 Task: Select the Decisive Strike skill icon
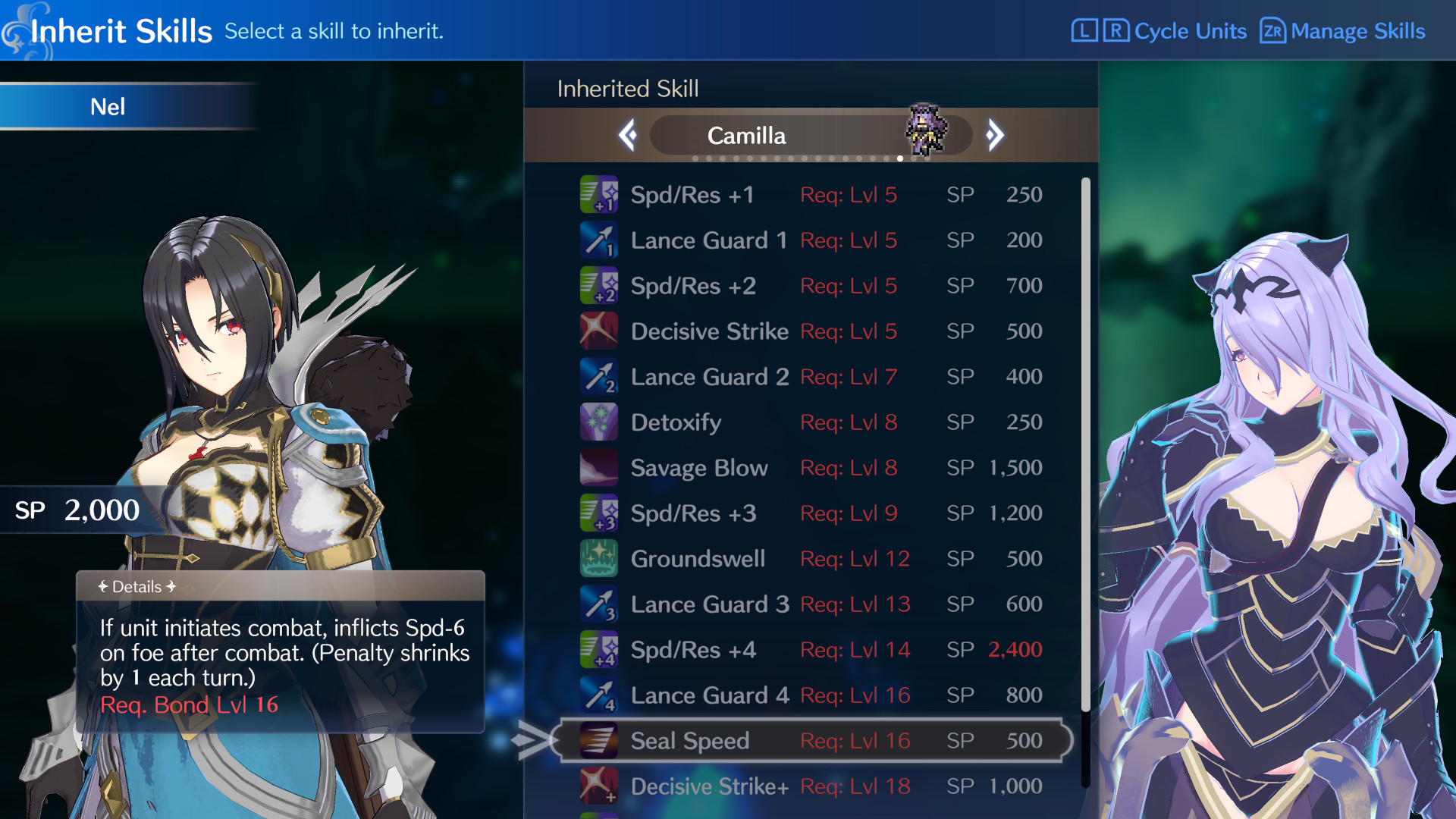click(x=599, y=331)
